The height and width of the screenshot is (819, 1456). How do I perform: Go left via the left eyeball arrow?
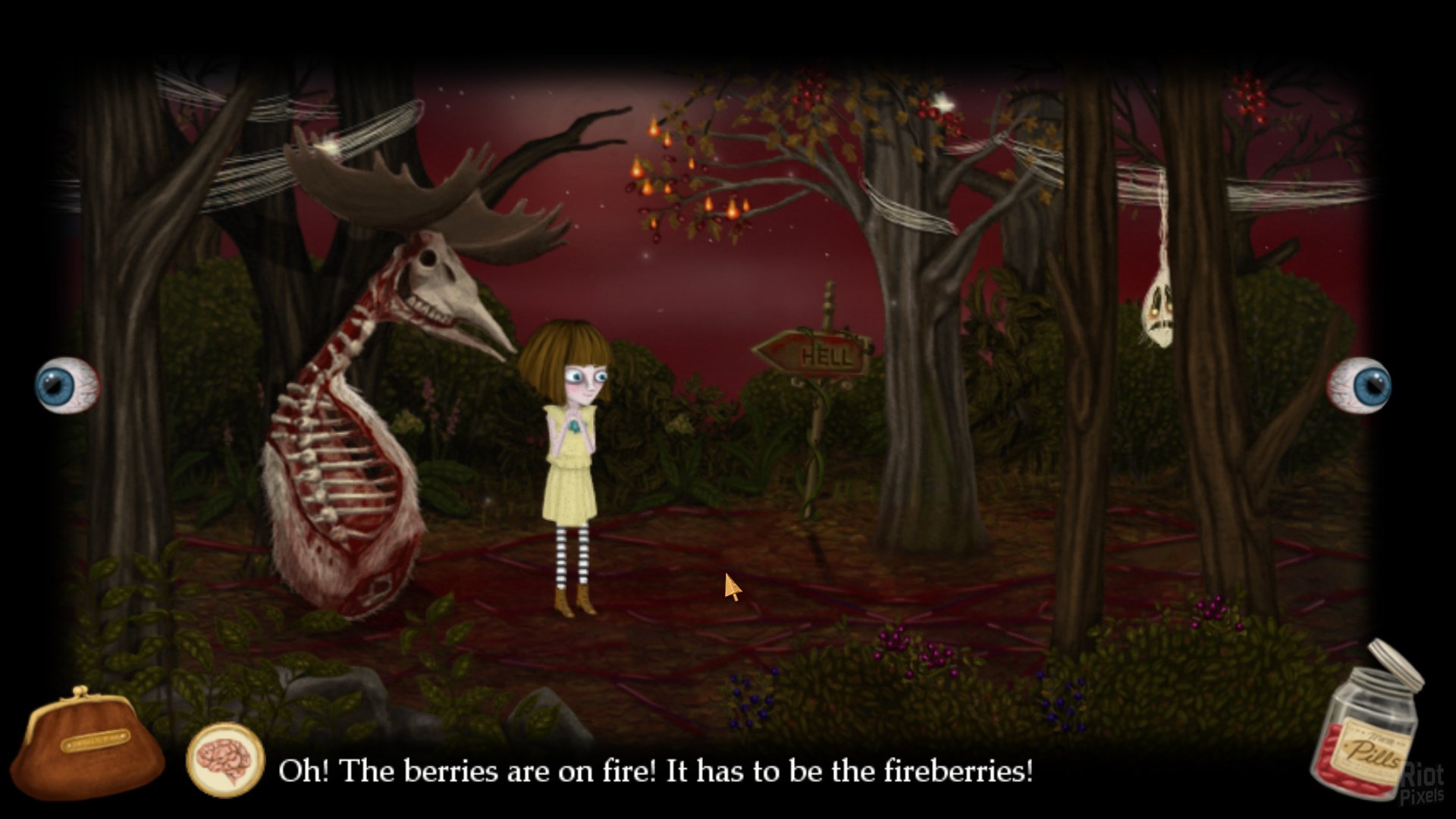pos(67,385)
